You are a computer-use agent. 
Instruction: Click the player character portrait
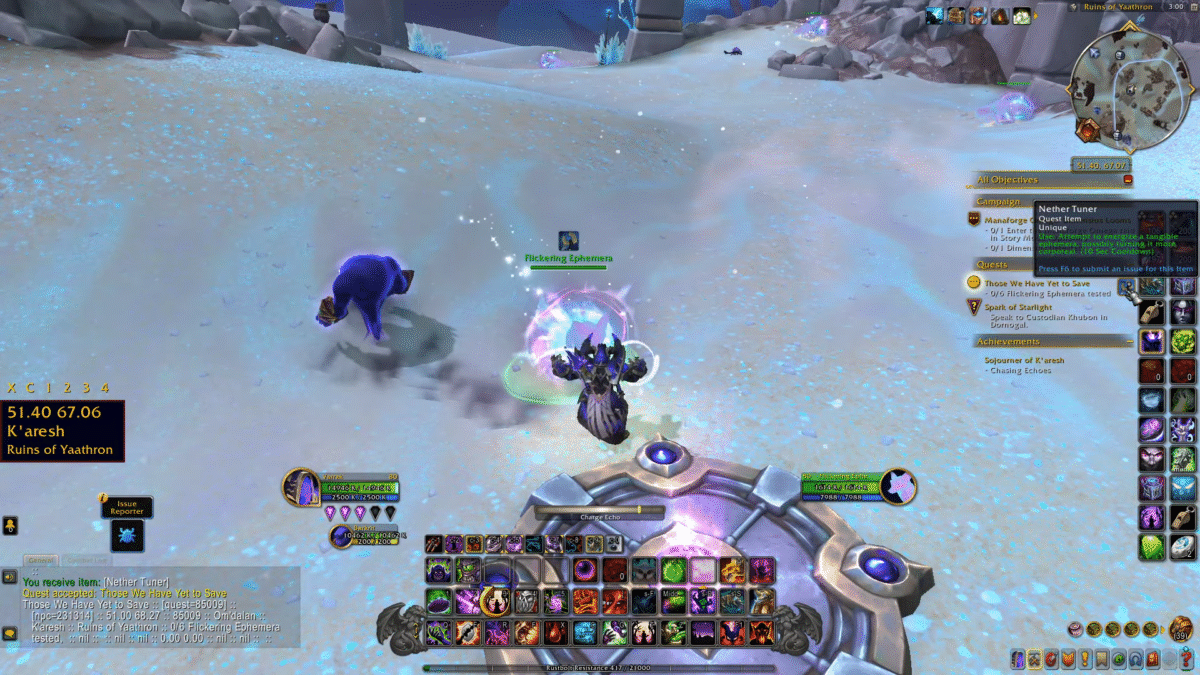pos(301,489)
